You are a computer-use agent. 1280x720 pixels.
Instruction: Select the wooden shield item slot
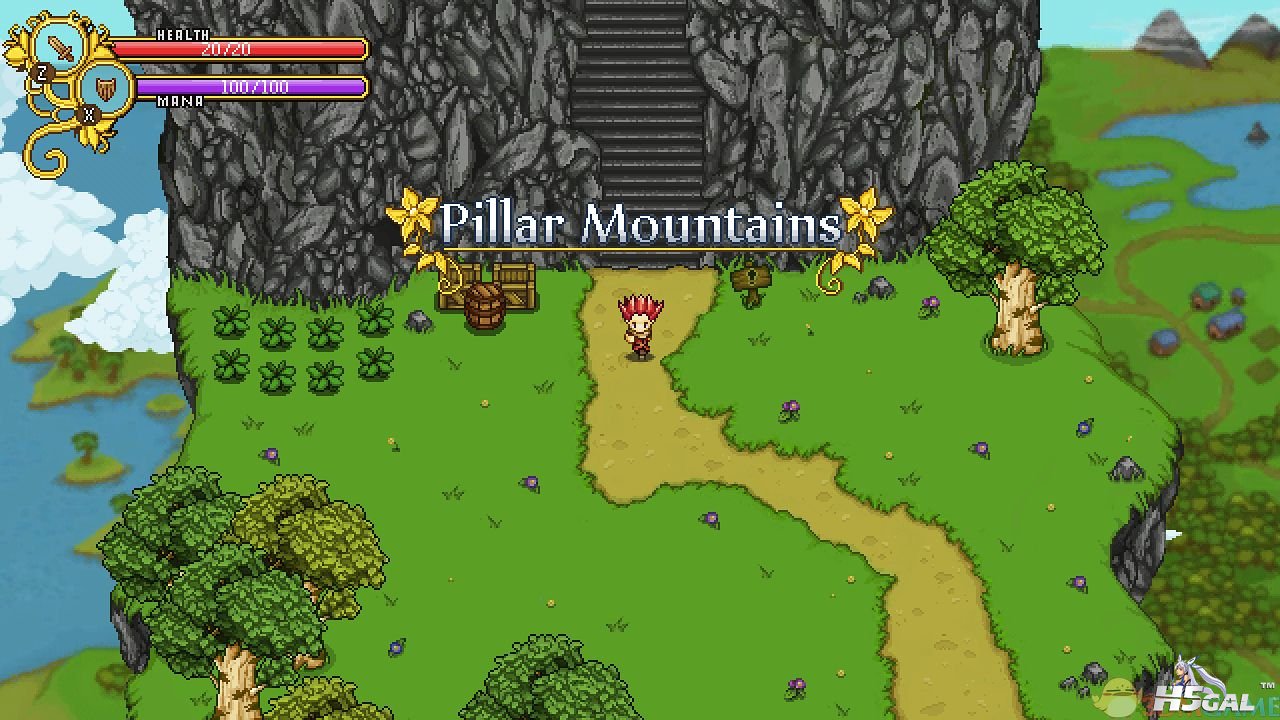(x=106, y=88)
